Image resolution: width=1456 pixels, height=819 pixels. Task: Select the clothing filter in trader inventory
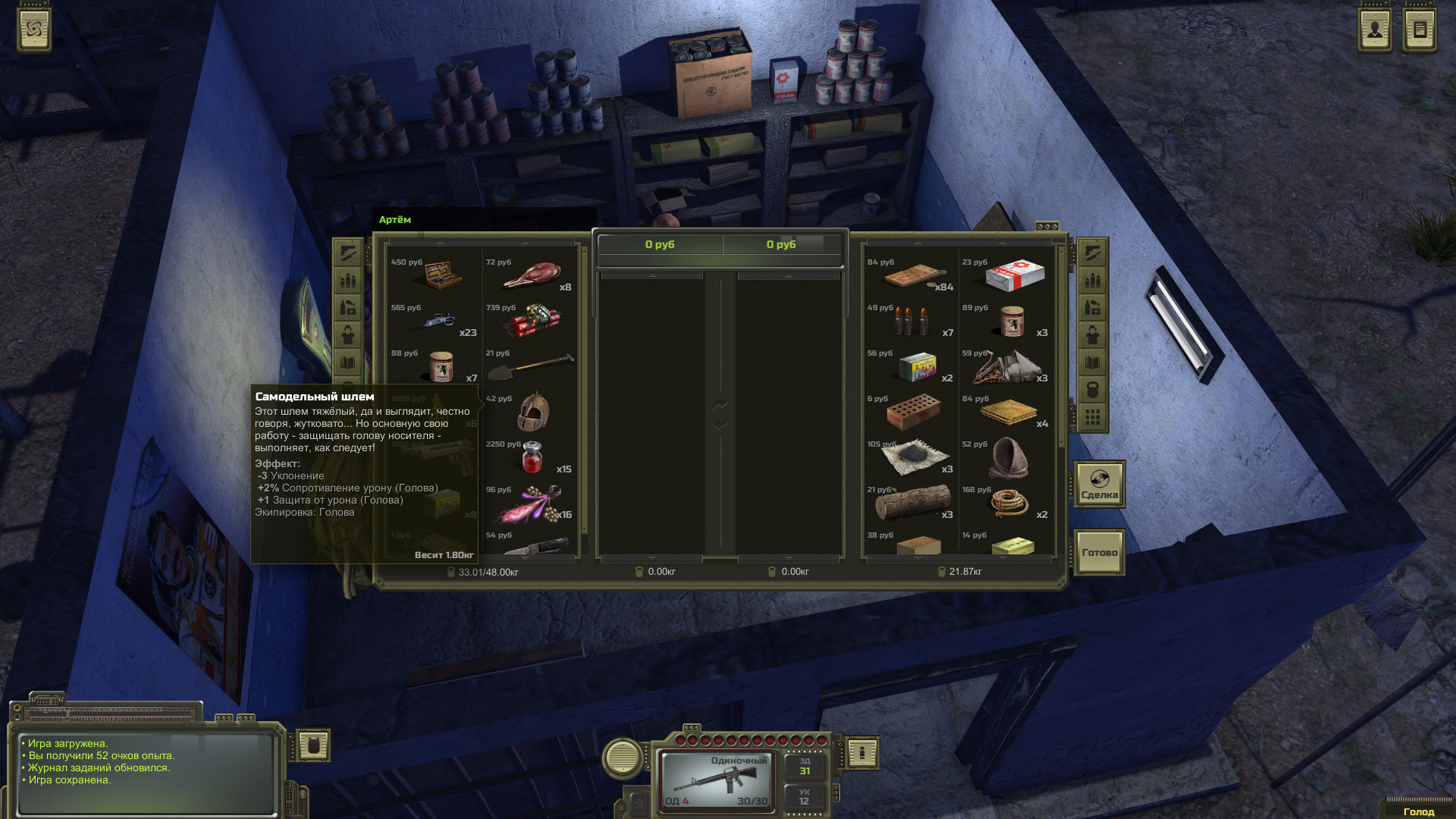(1092, 334)
